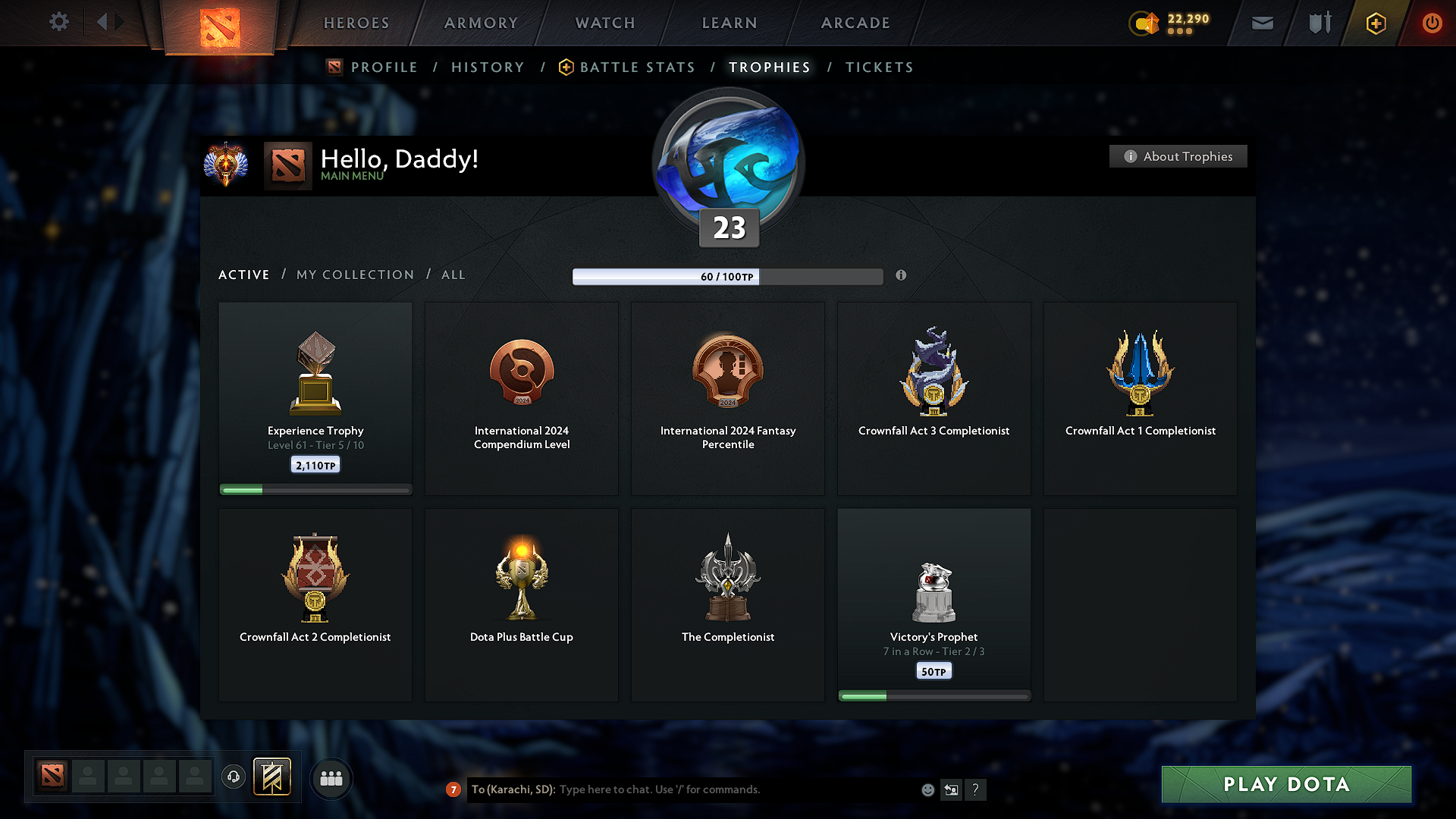
Task: Click the question mark help icon in chat
Action: pyautogui.click(x=976, y=789)
